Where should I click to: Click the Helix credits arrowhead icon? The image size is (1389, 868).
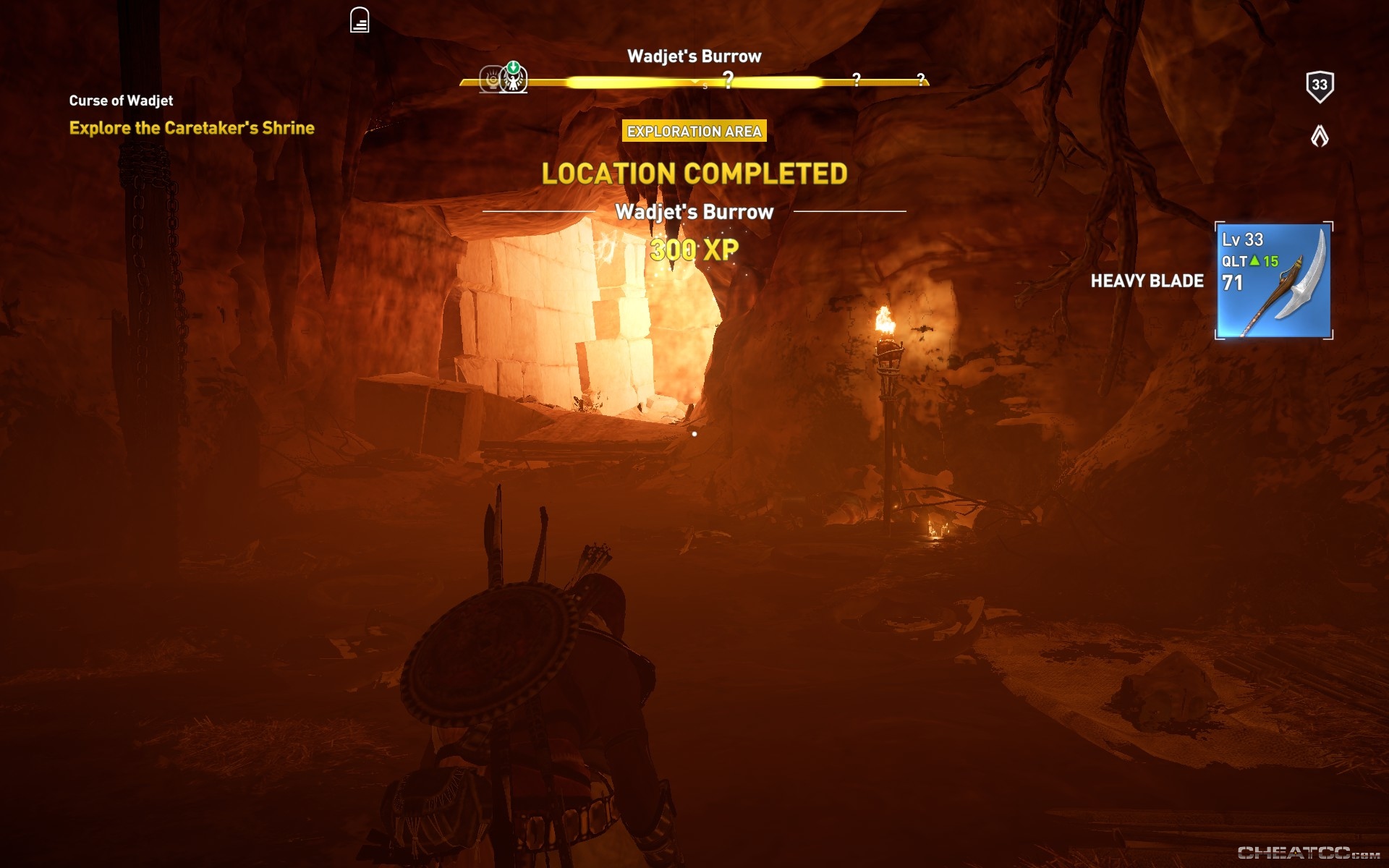[x=1321, y=136]
